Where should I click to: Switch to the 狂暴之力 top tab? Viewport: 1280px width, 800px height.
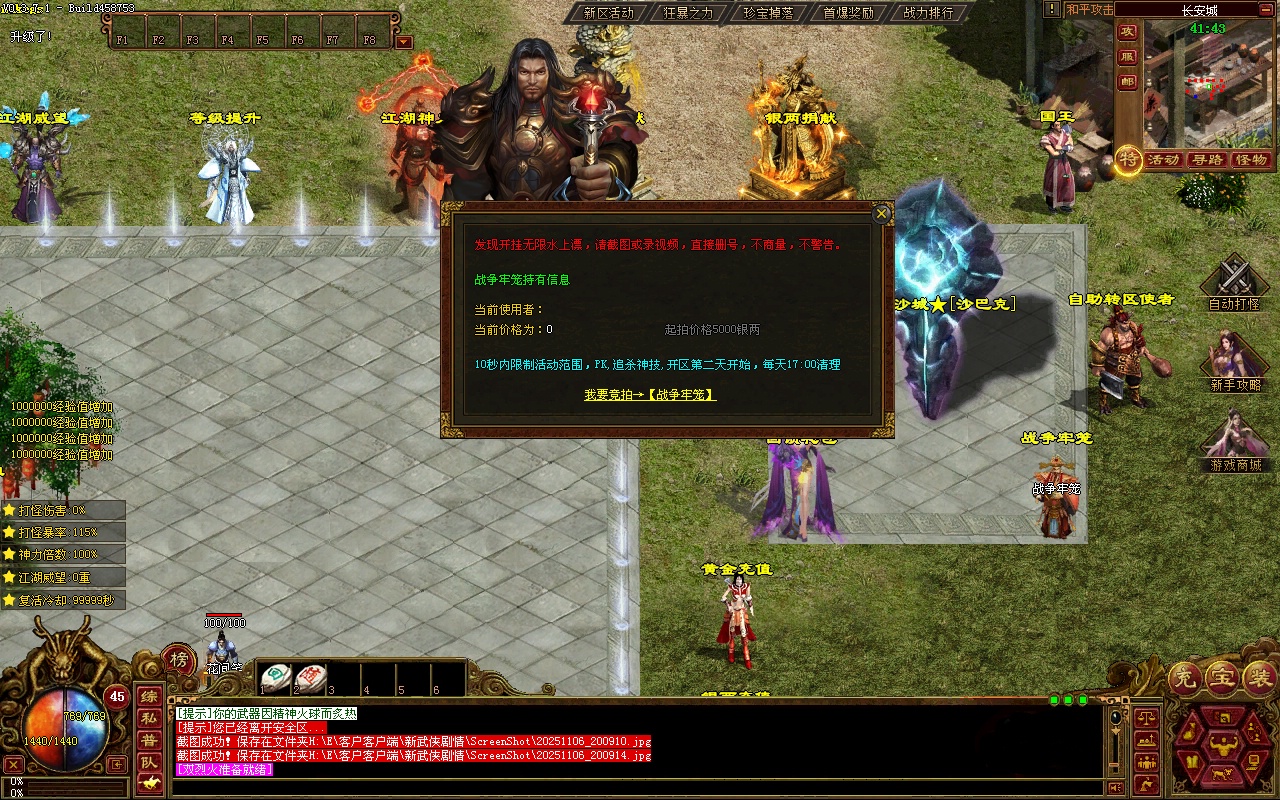[x=688, y=13]
